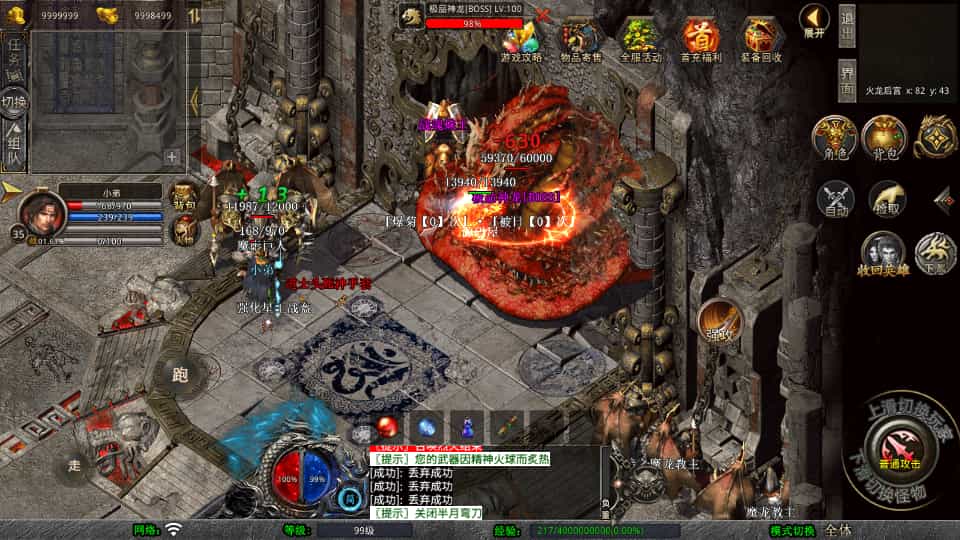This screenshot has height=540, width=960.
Task: Click the 展开 expand arrow button
Action: tap(814, 20)
